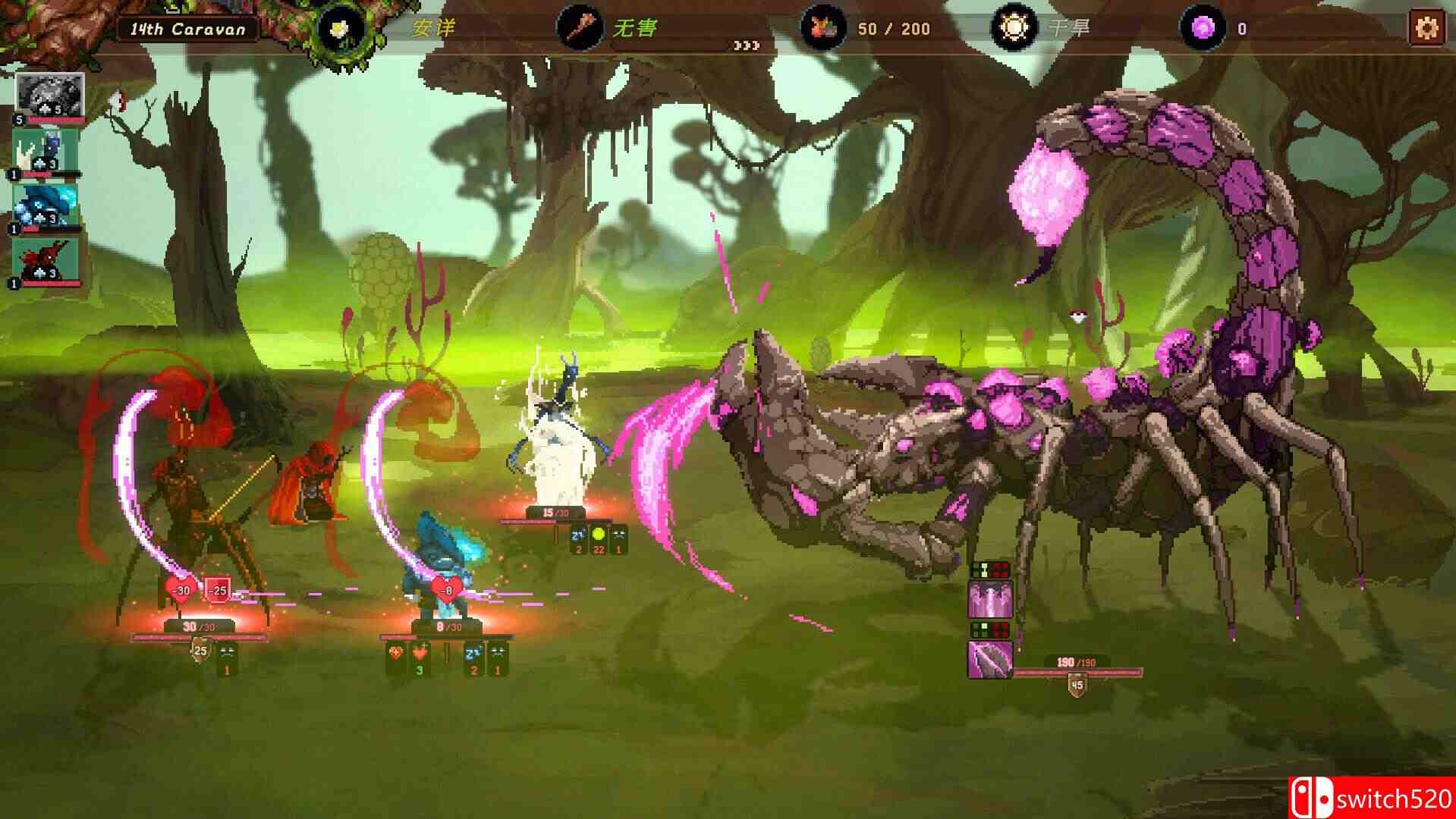The height and width of the screenshot is (819, 1456).
Task: Expand the scorpion's upper intent dice panel
Action: (x=990, y=570)
